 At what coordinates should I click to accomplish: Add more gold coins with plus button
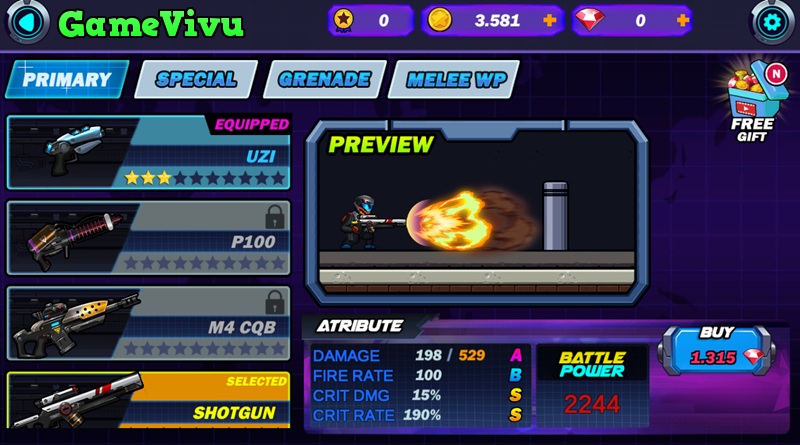(x=550, y=20)
